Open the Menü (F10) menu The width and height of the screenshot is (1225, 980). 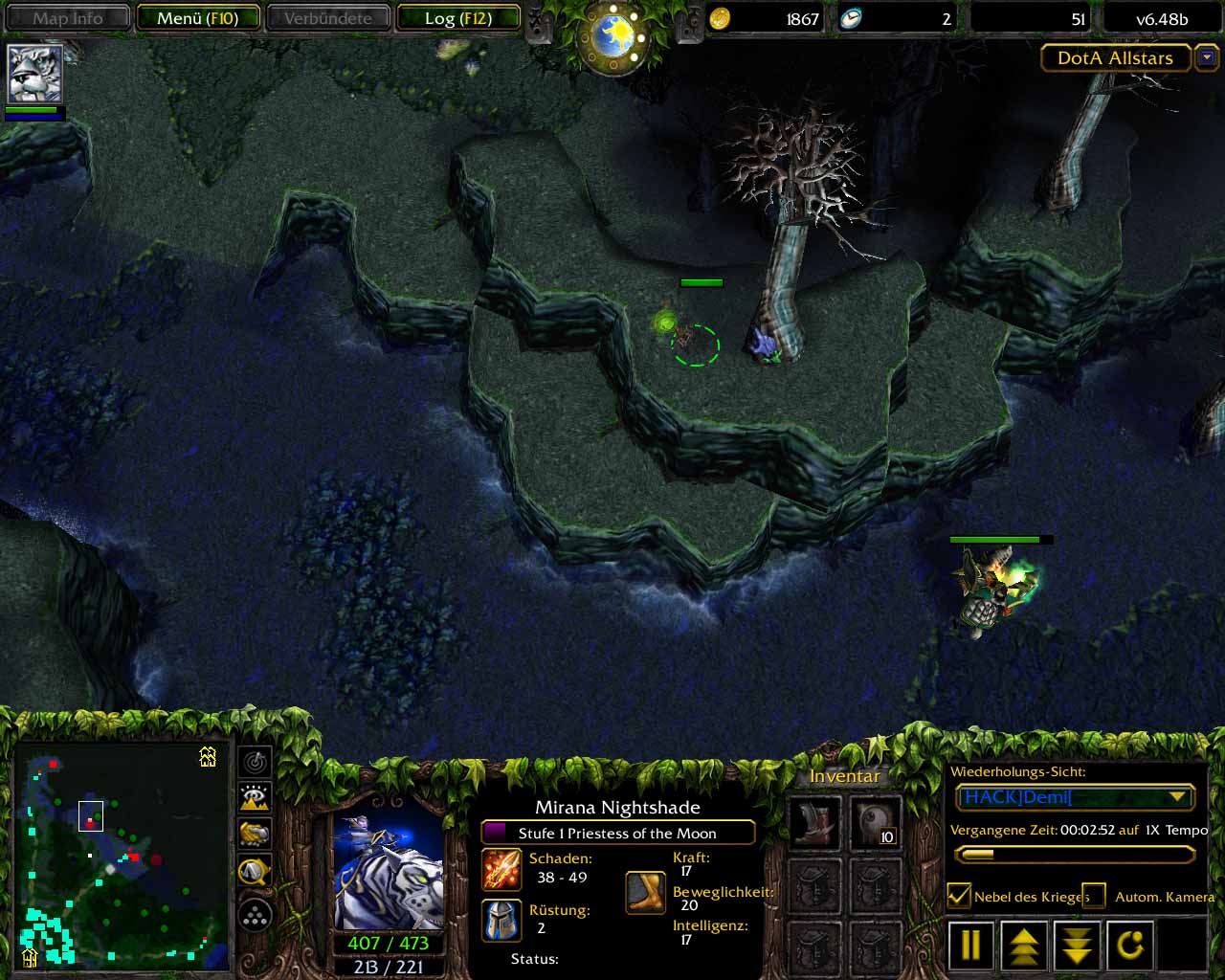click(198, 18)
